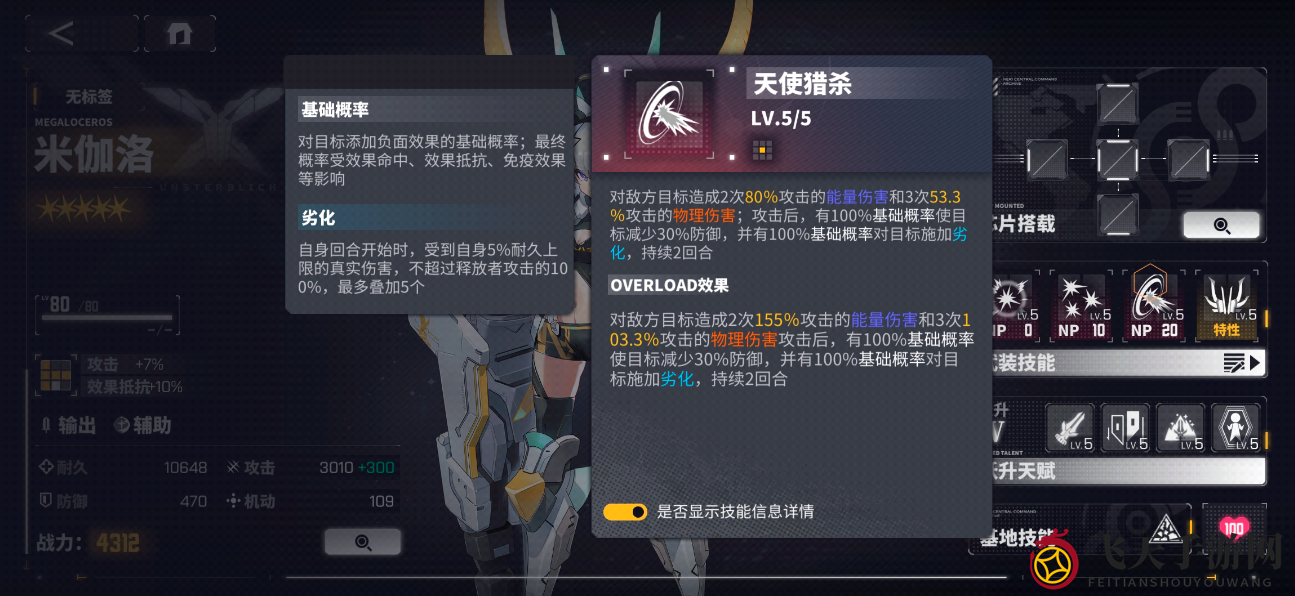The height and width of the screenshot is (596, 1295).
Task: Open the stats detail magnifier button
Action: pyautogui.click(x=362, y=542)
